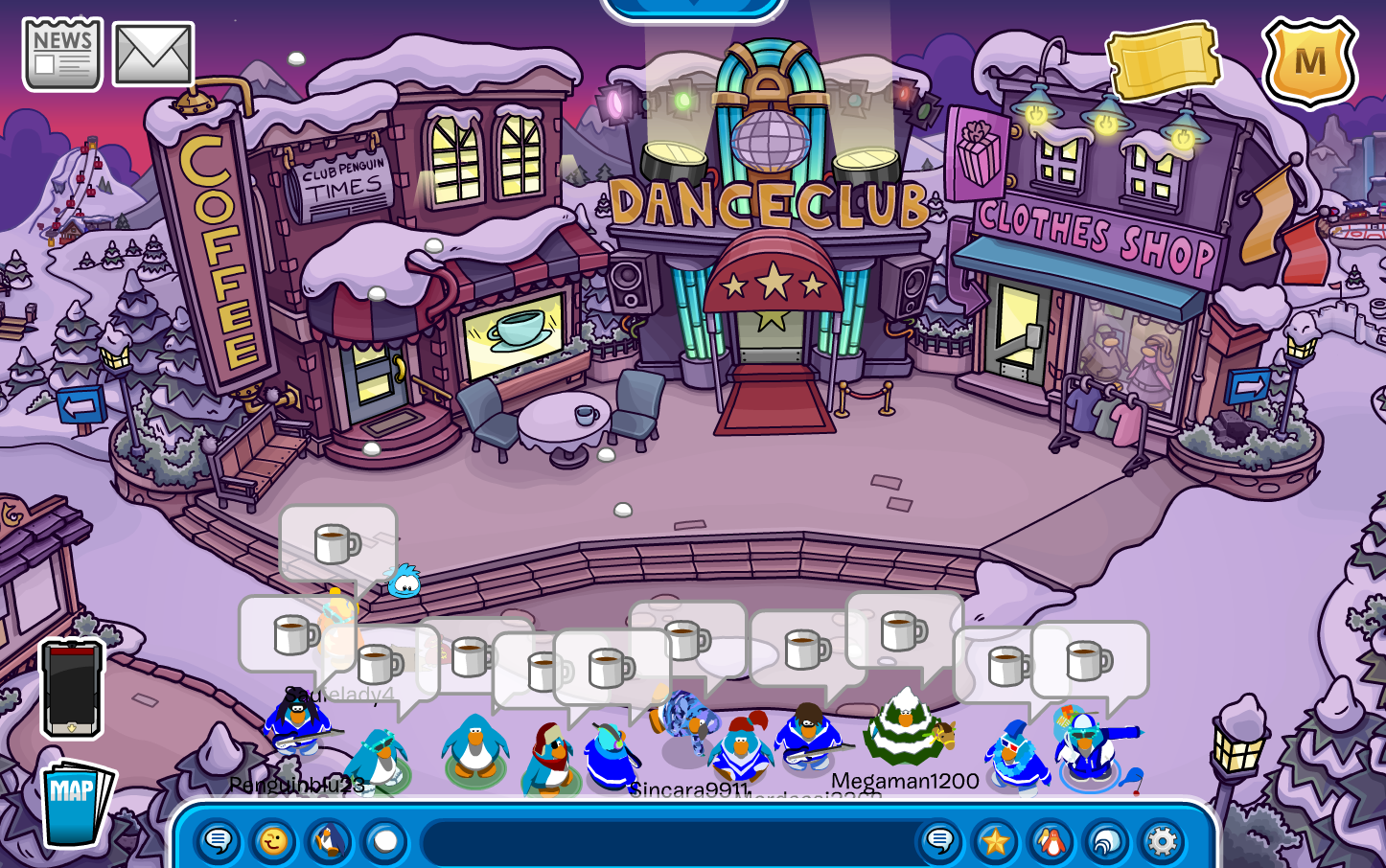Open the Club Penguin Times newspaper icon

coord(62,55)
